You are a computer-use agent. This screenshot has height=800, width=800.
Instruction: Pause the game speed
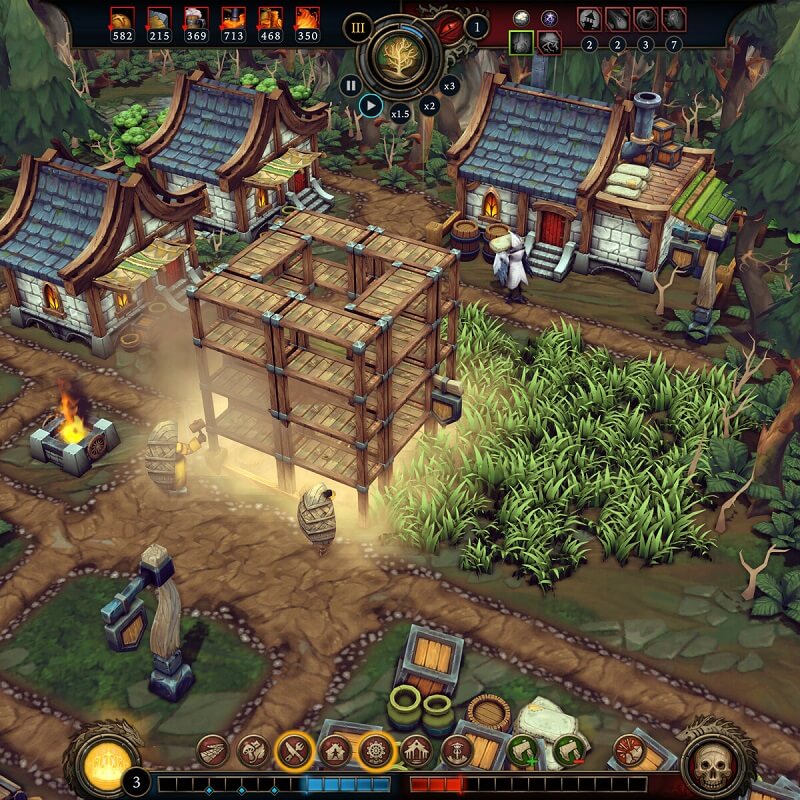(x=350, y=85)
